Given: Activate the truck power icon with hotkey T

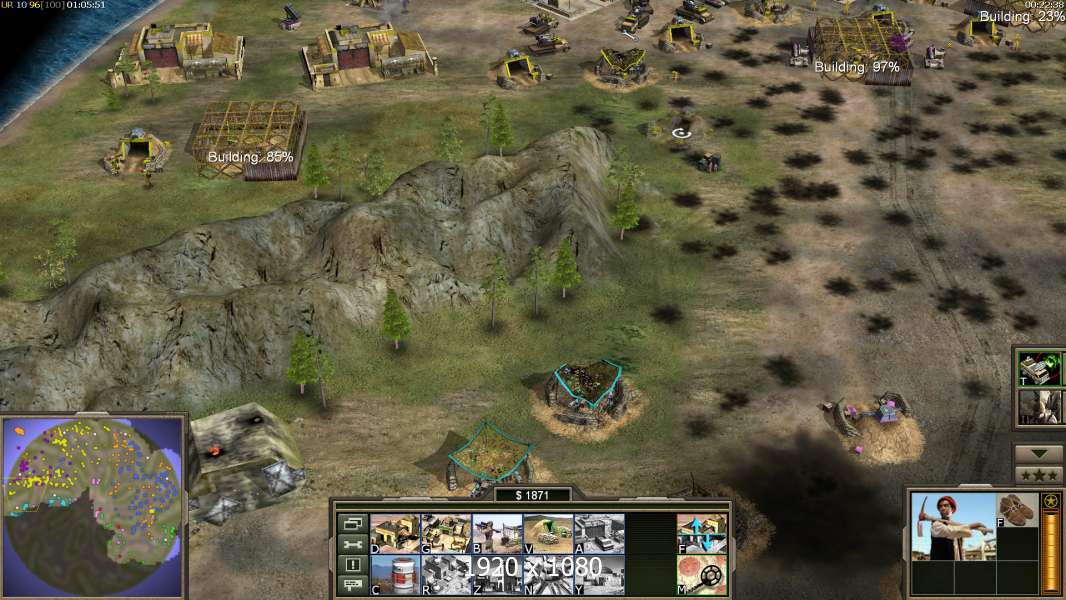Looking at the screenshot, I should click(x=1039, y=368).
